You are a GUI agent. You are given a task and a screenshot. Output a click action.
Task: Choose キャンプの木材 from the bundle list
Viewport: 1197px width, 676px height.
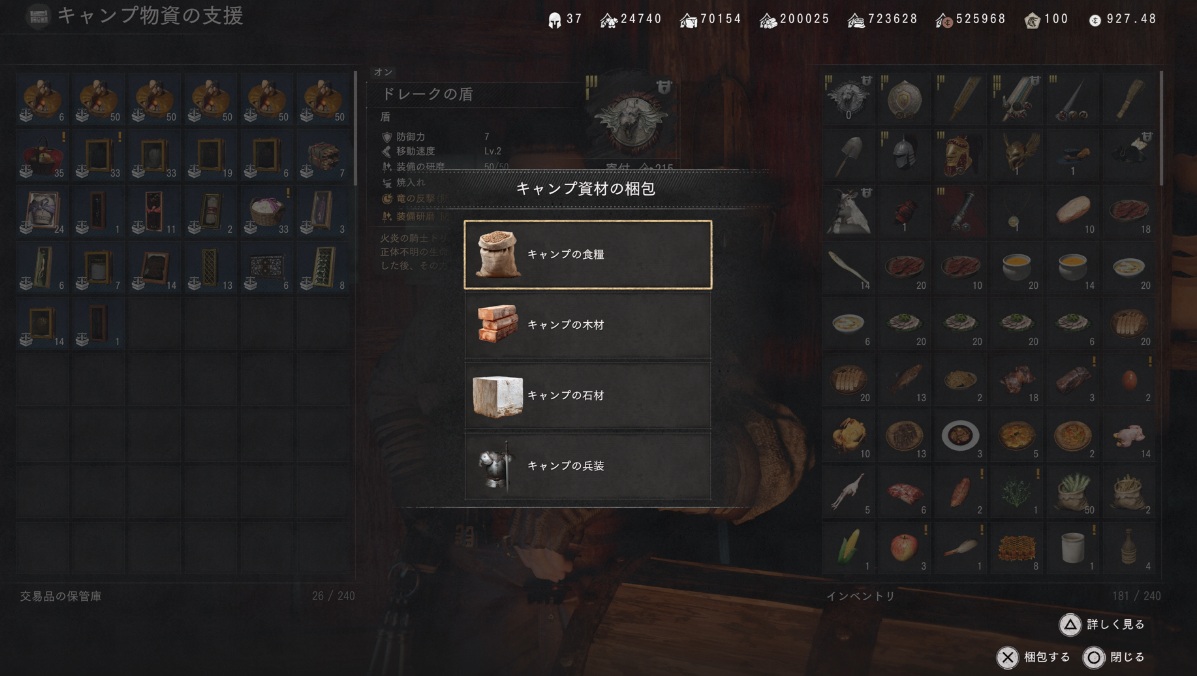(x=588, y=325)
